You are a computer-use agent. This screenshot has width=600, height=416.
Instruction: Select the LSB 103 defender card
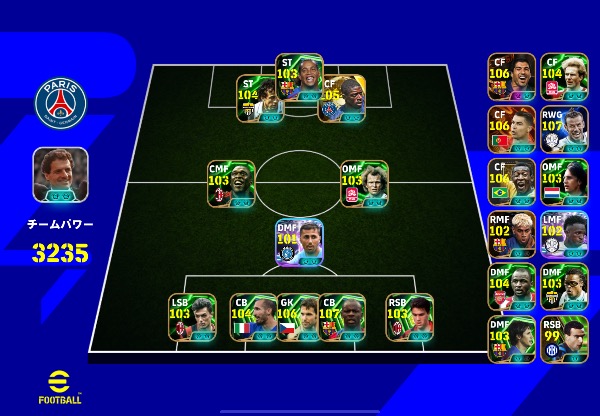click(192, 317)
